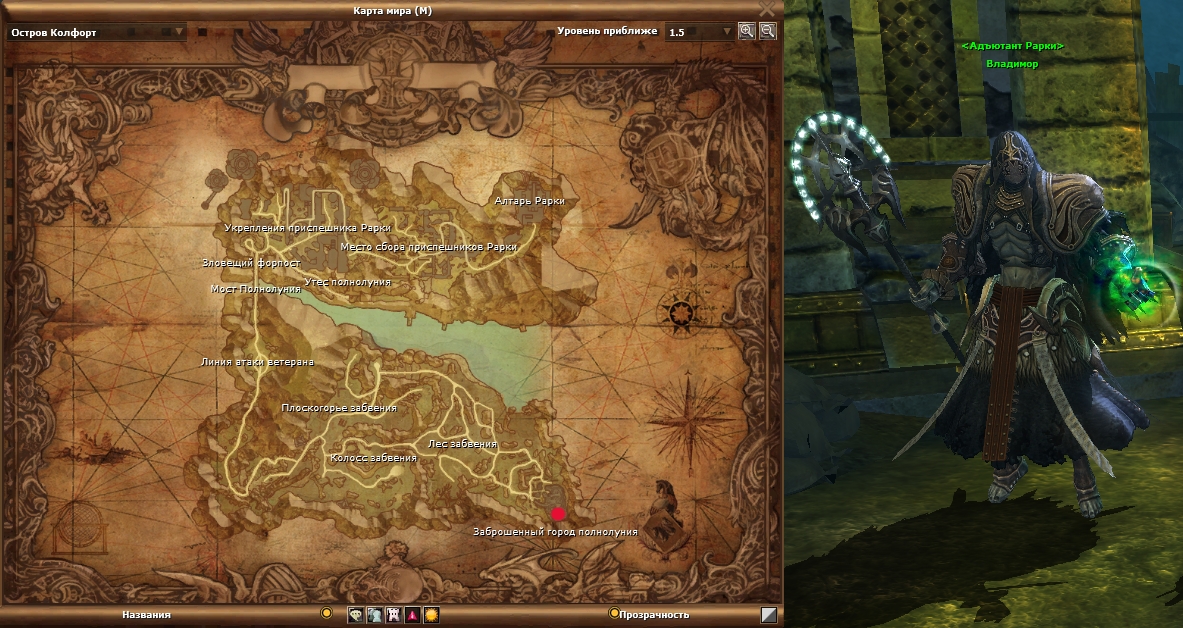Select the red marker on the map

pyautogui.click(x=558, y=513)
